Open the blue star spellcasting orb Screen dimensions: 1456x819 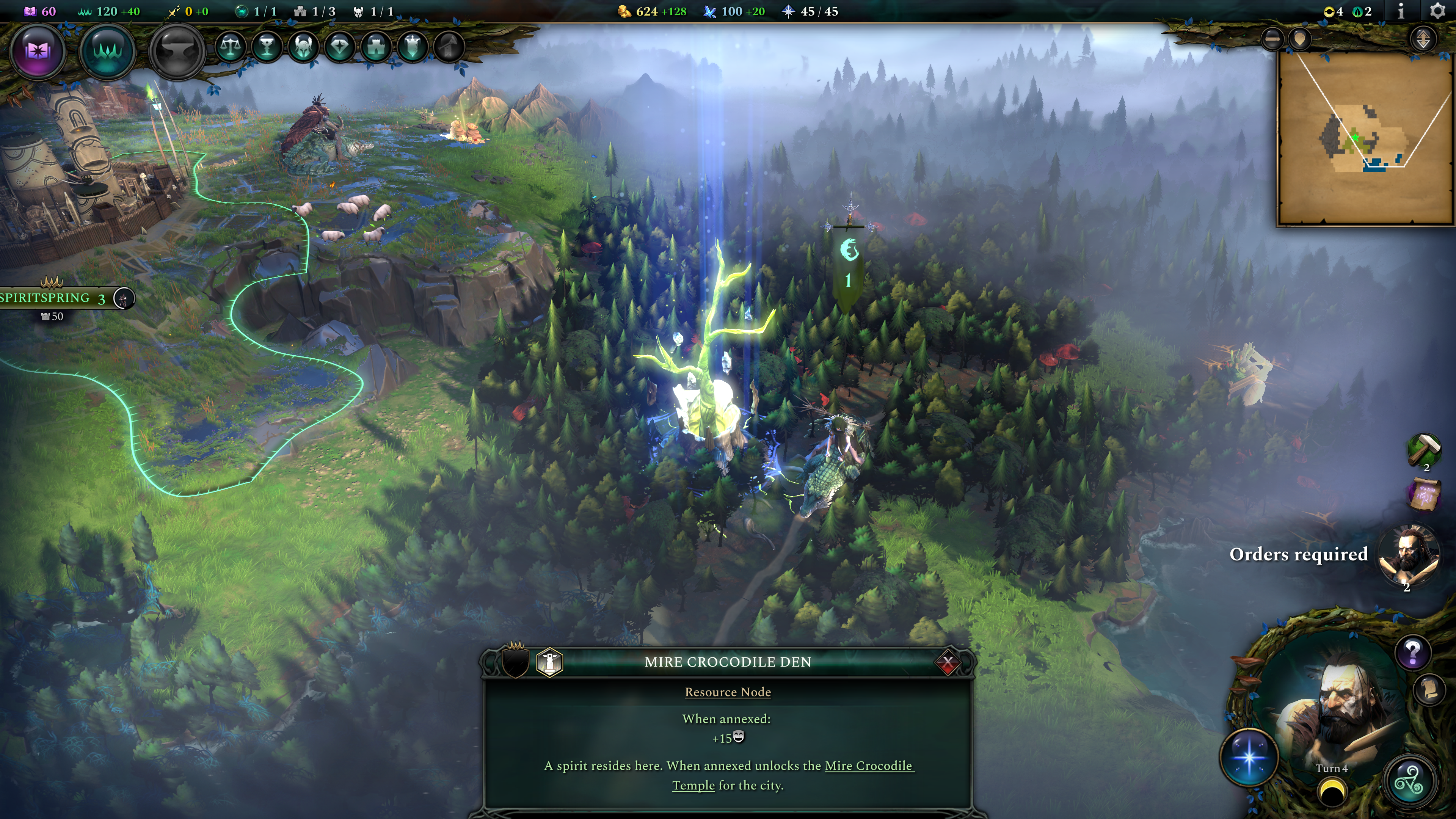point(1249,757)
